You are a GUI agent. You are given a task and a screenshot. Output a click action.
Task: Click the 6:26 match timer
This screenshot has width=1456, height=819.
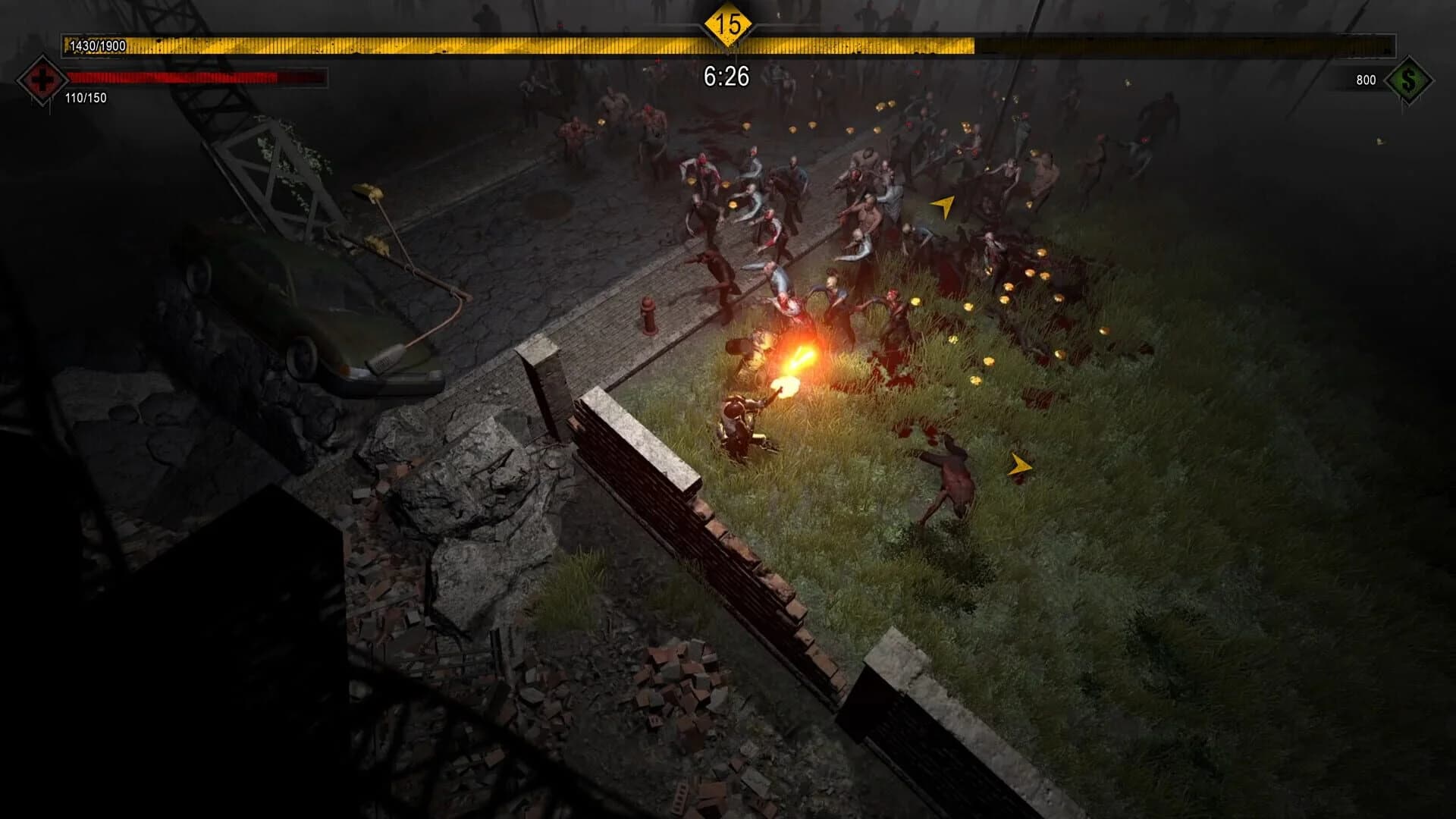coord(726,75)
